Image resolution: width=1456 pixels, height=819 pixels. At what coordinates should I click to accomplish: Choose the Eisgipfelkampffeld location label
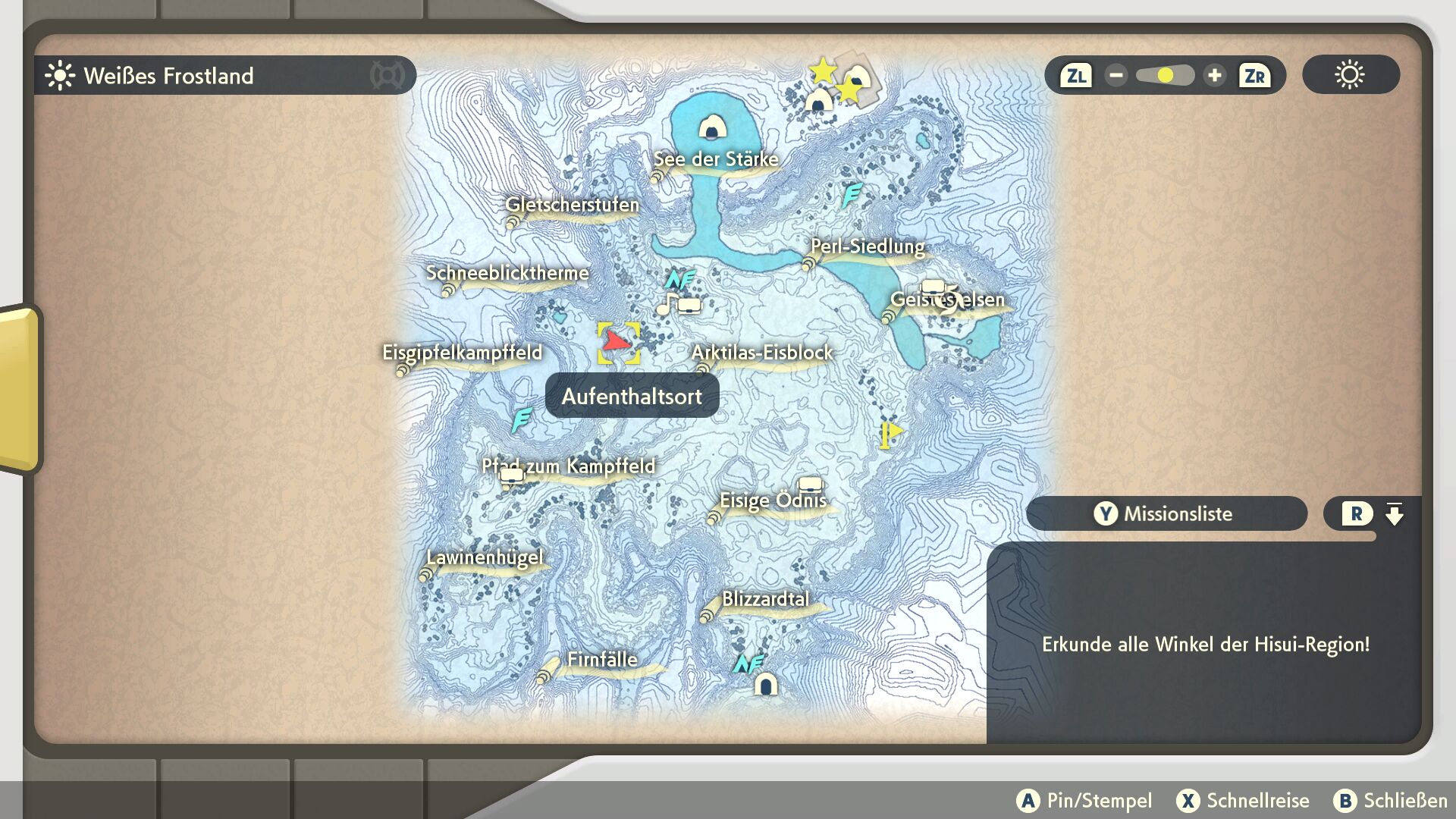[x=462, y=353]
